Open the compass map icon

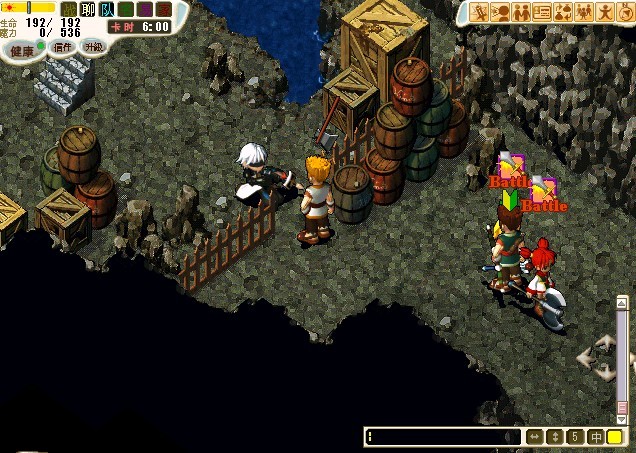point(626,12)
